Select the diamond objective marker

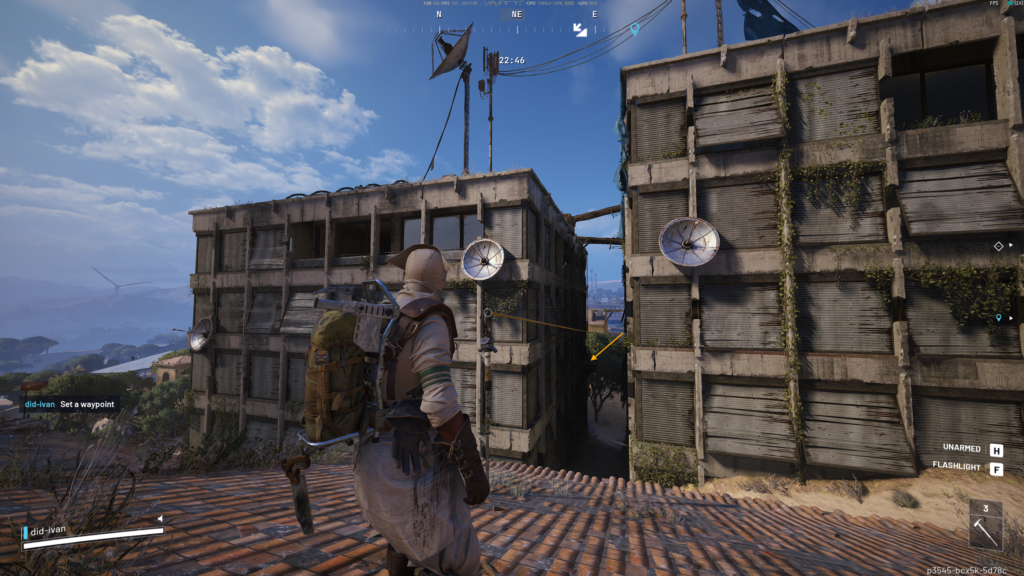(998, 245)
